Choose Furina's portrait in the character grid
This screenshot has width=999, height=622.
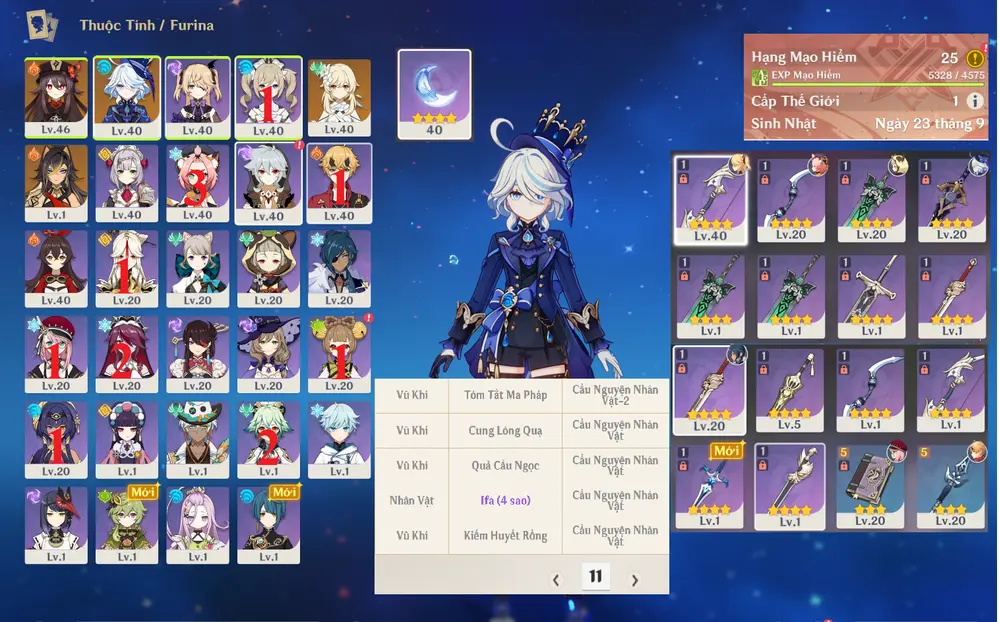coord(127,96)
